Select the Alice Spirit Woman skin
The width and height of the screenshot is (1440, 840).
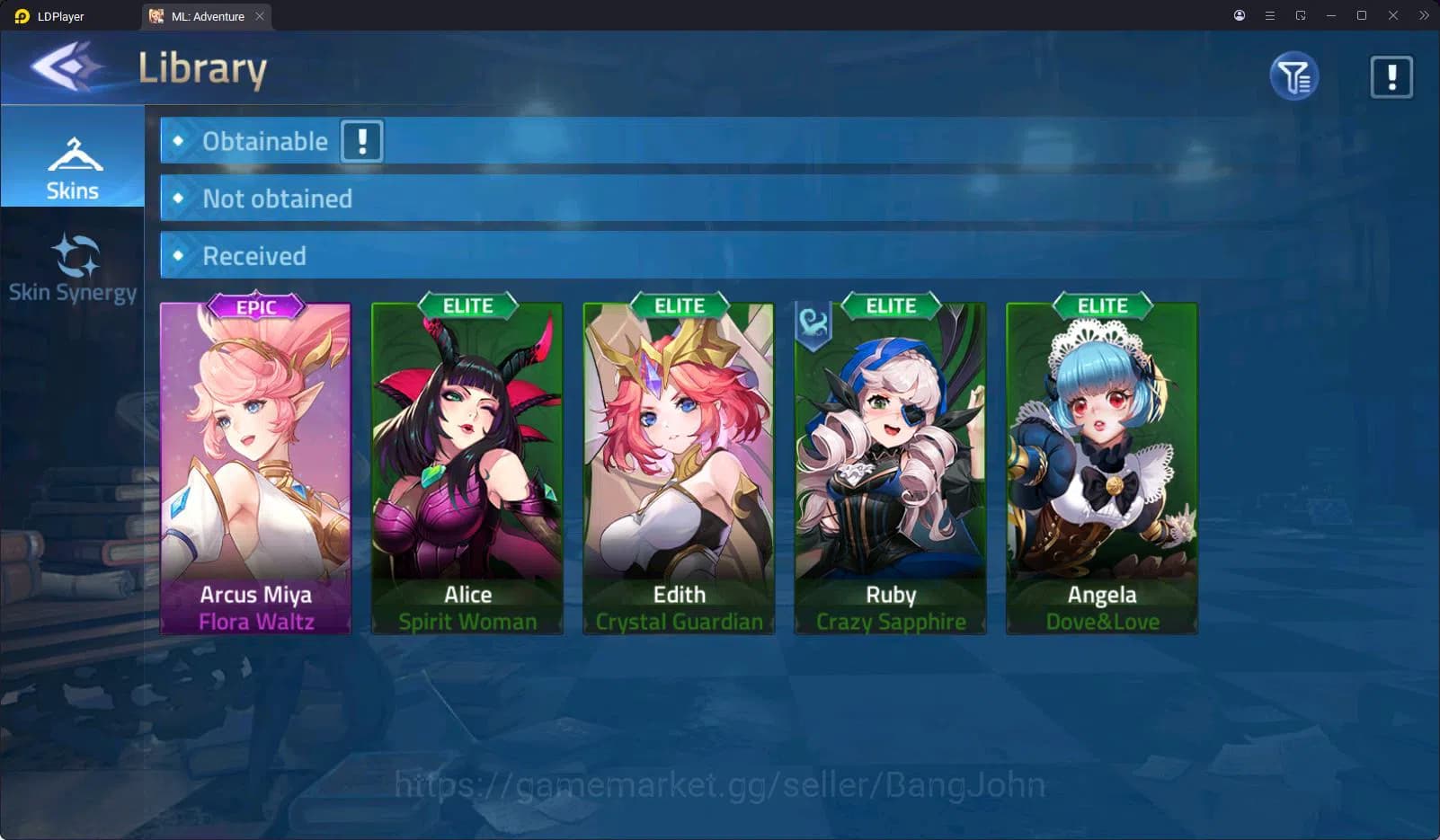coord(467,463)
